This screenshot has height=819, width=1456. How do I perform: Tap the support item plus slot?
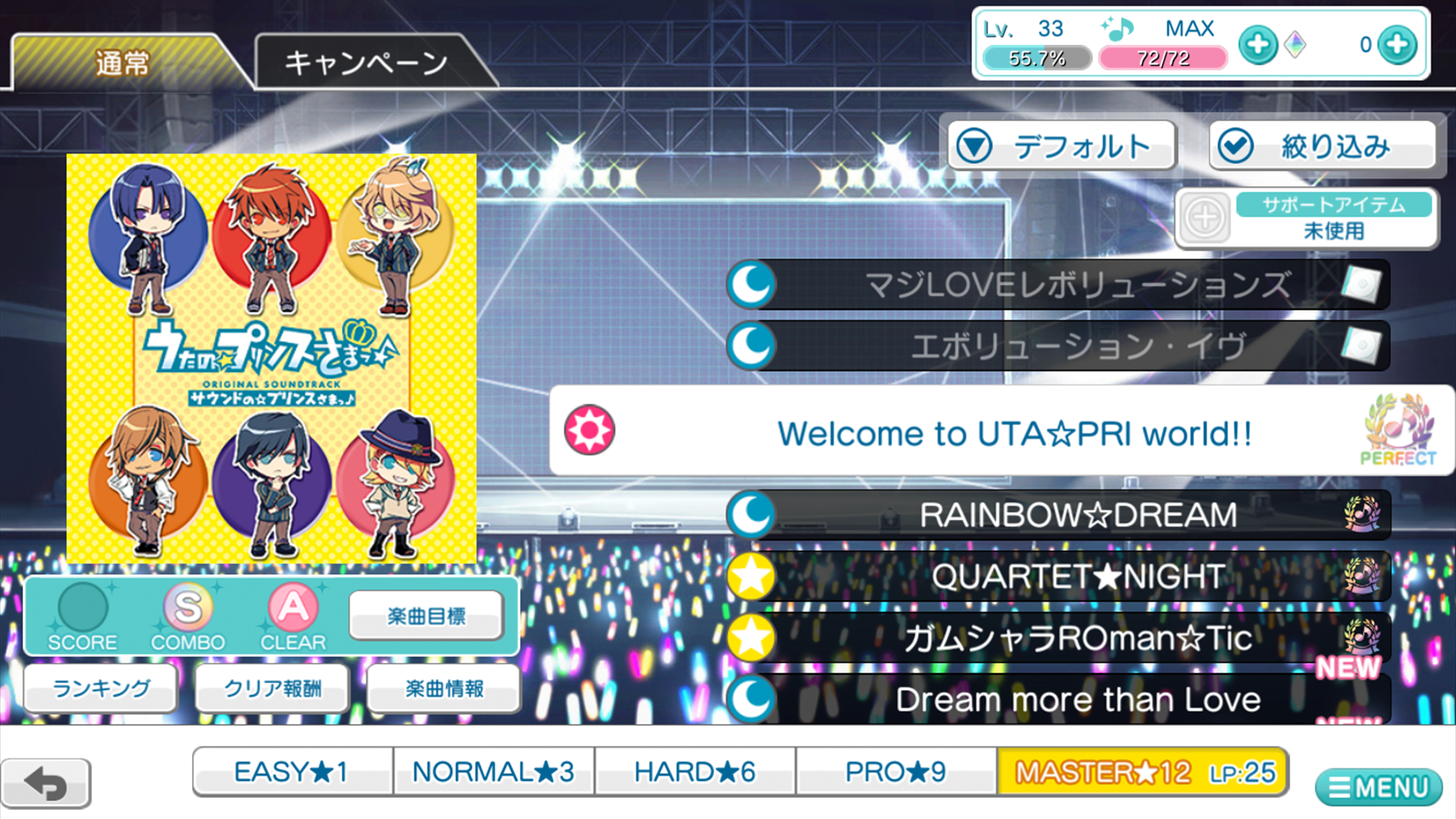(1205, 218)
